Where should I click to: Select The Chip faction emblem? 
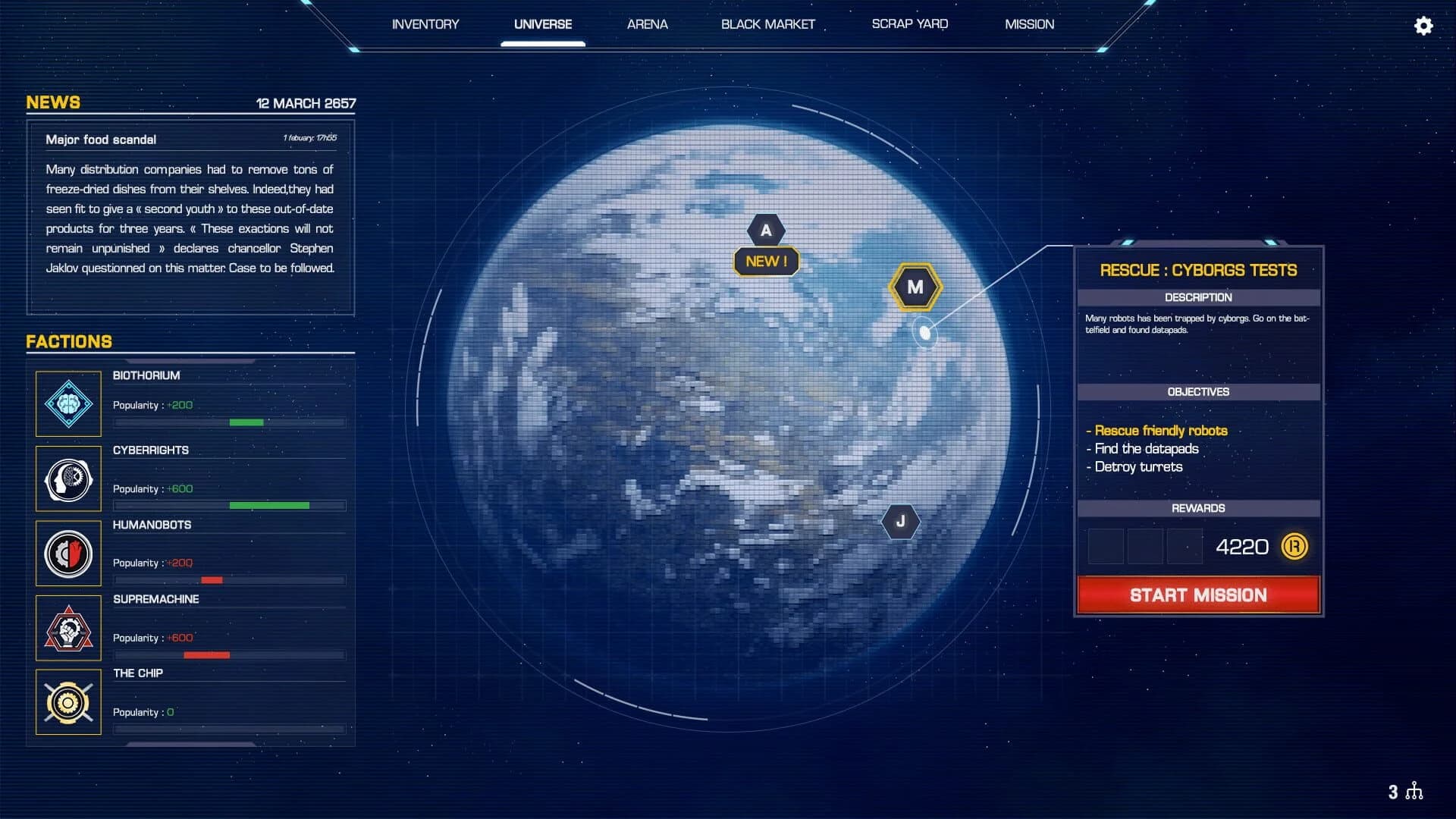point(68,702)
